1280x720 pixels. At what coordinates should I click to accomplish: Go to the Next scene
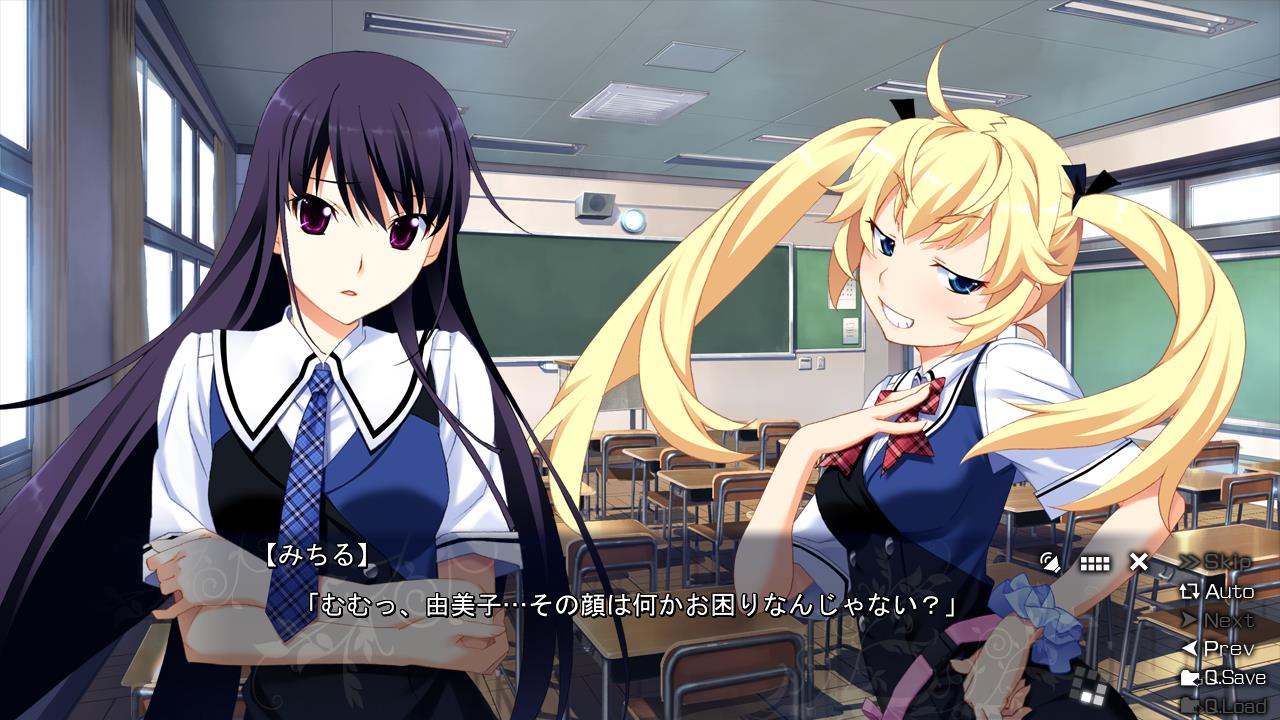(1217, 620)
